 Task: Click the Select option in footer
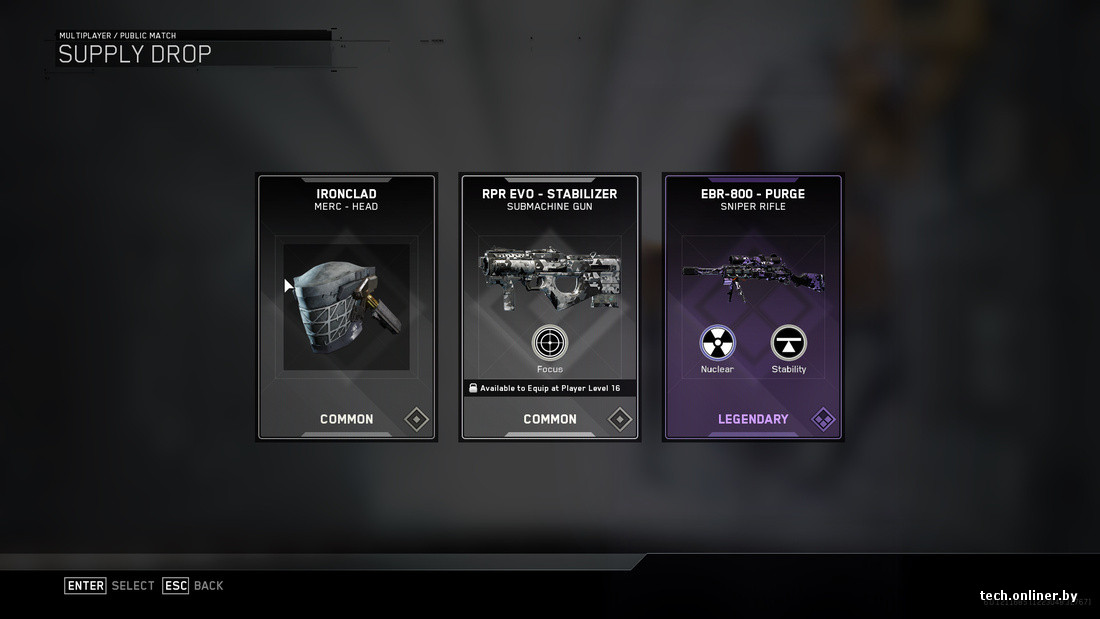coord(110,585)
